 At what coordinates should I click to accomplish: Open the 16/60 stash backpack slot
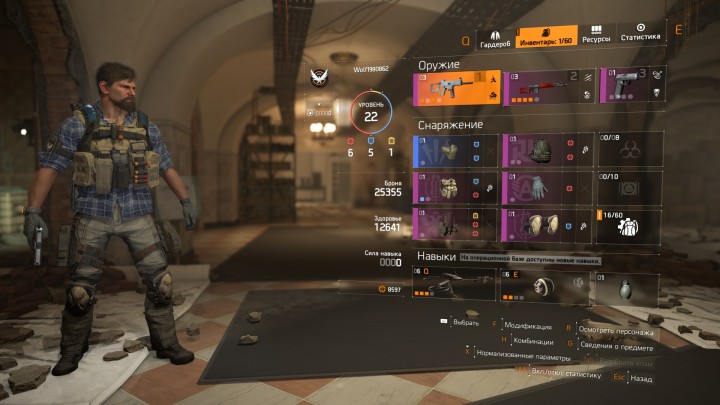pyautogui.click(x=629, y=225)
